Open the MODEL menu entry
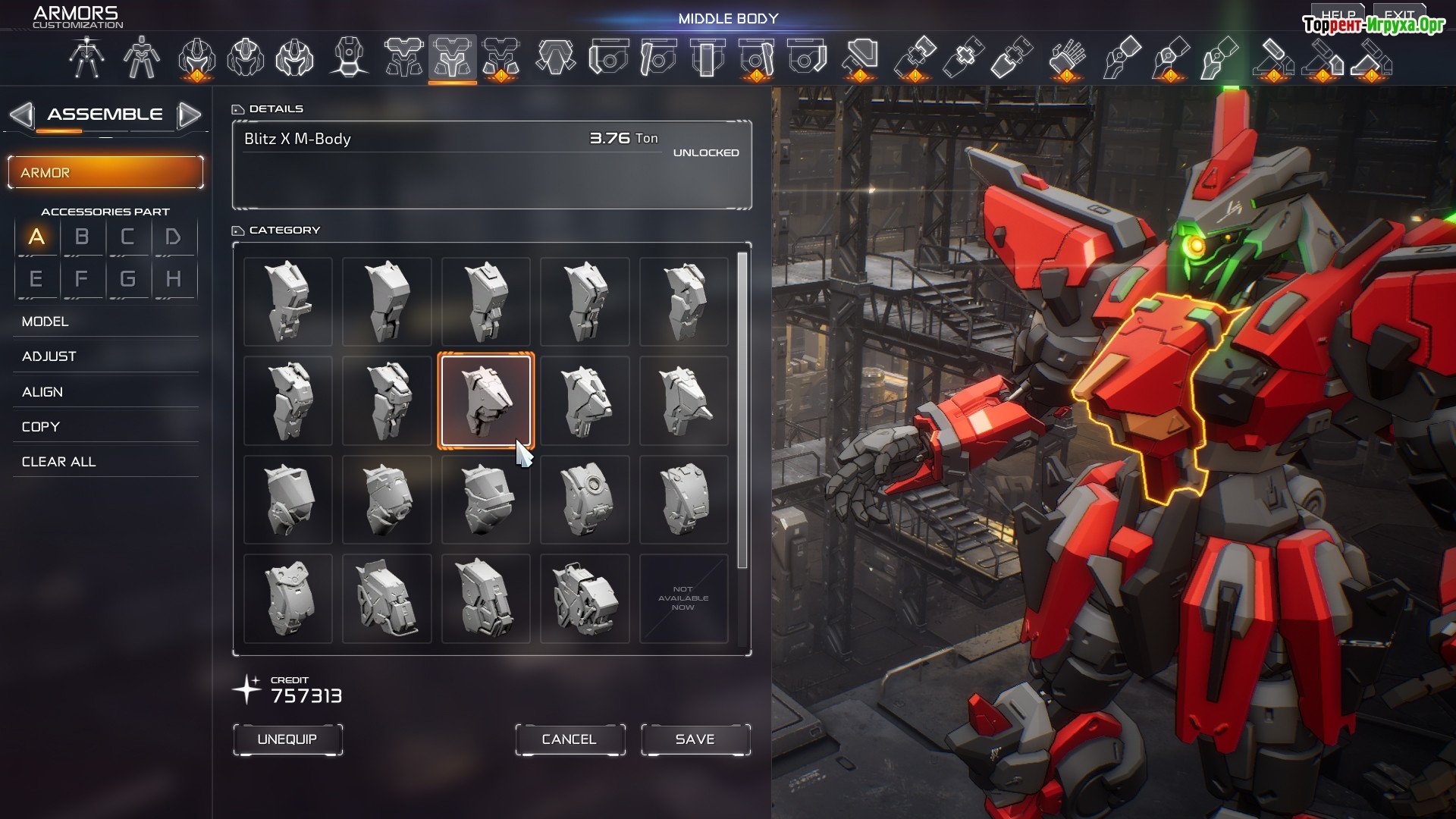Image resolution: width=1456 pixels, height=819 pixels. tap(45, 322)
